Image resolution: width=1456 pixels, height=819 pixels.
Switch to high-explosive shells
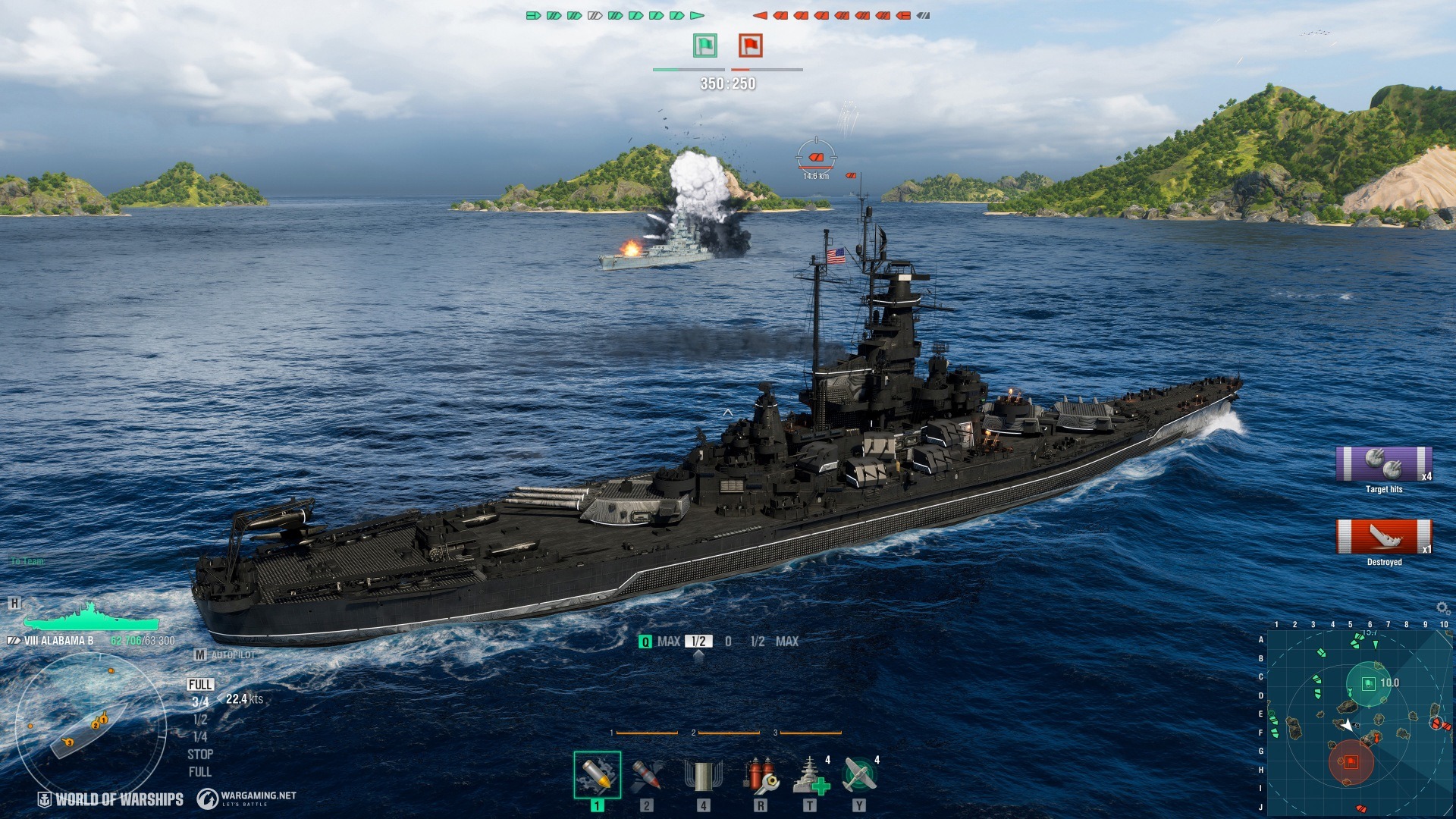647,775
